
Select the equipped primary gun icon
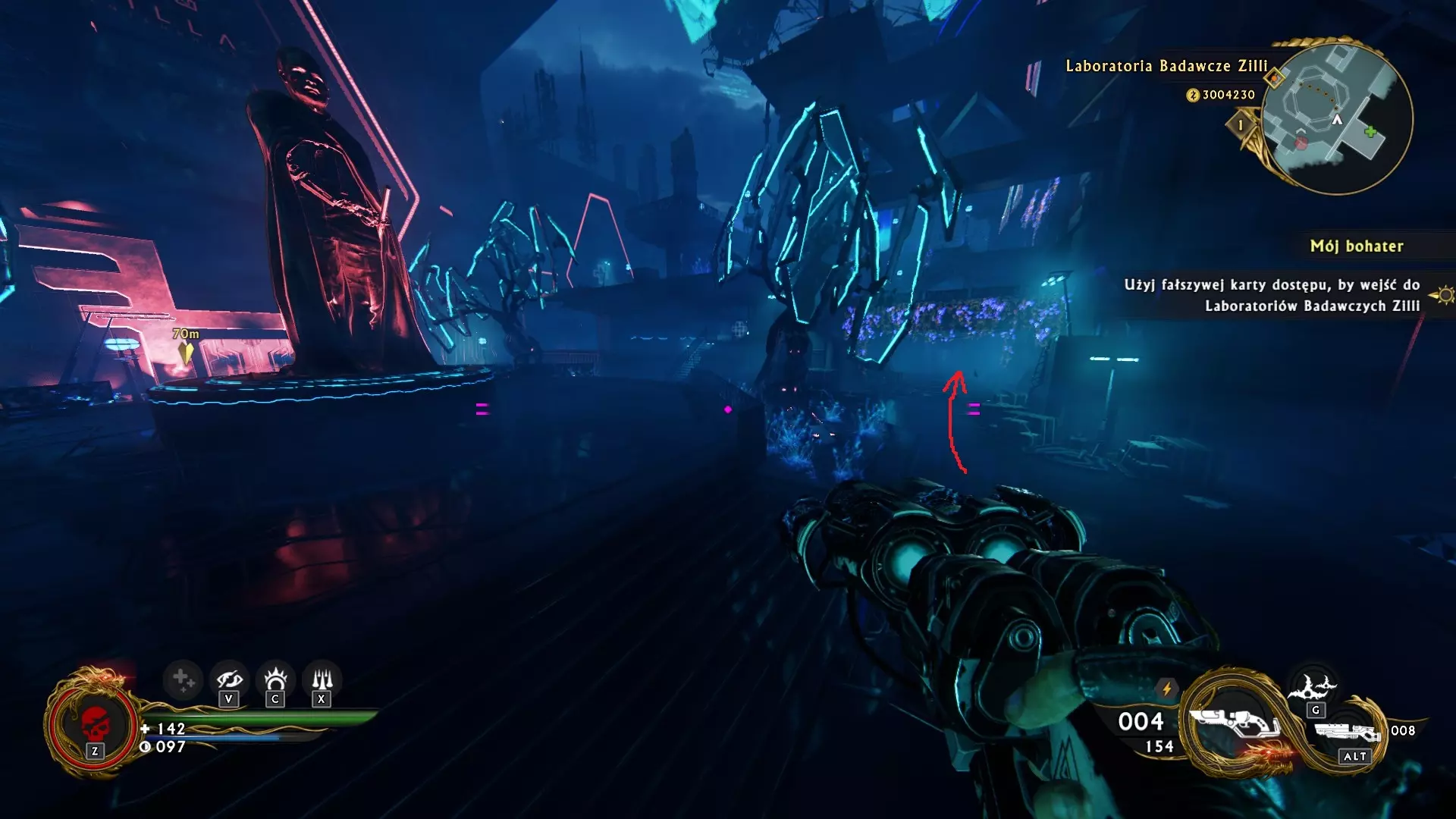[1234, 721]
